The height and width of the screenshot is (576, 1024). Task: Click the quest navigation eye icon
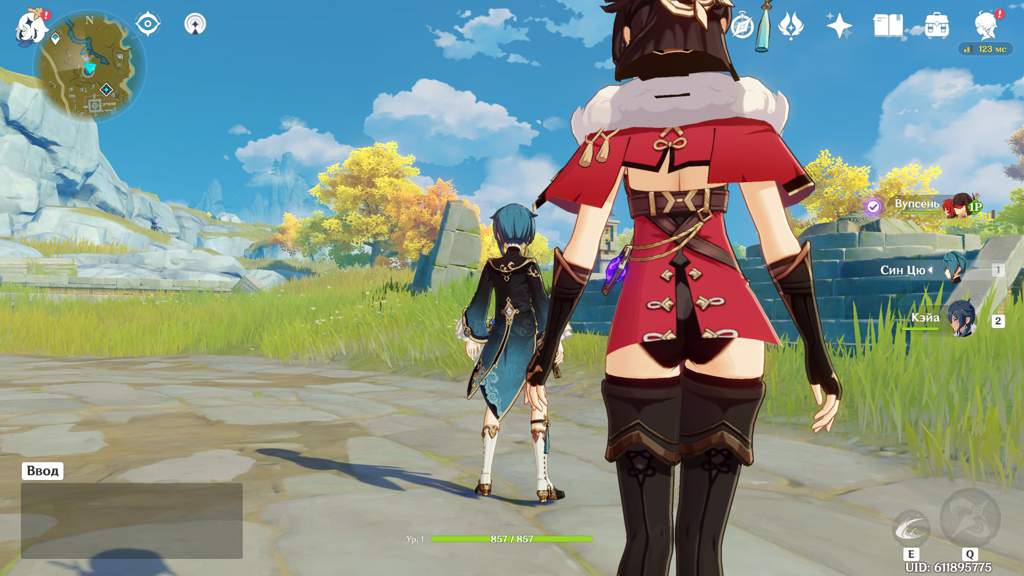148,23
